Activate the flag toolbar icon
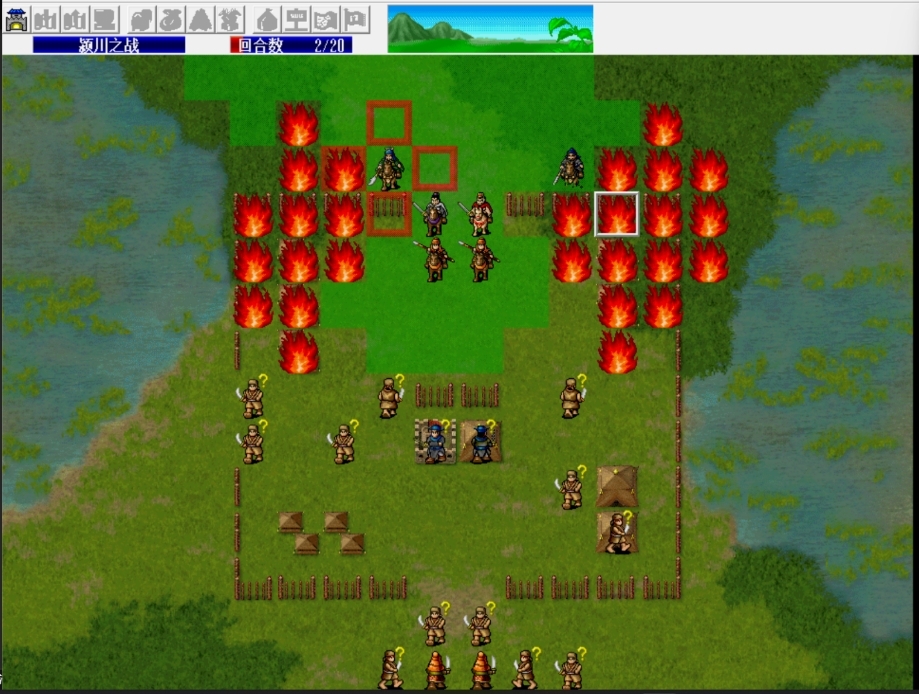 tap(356, 19)
